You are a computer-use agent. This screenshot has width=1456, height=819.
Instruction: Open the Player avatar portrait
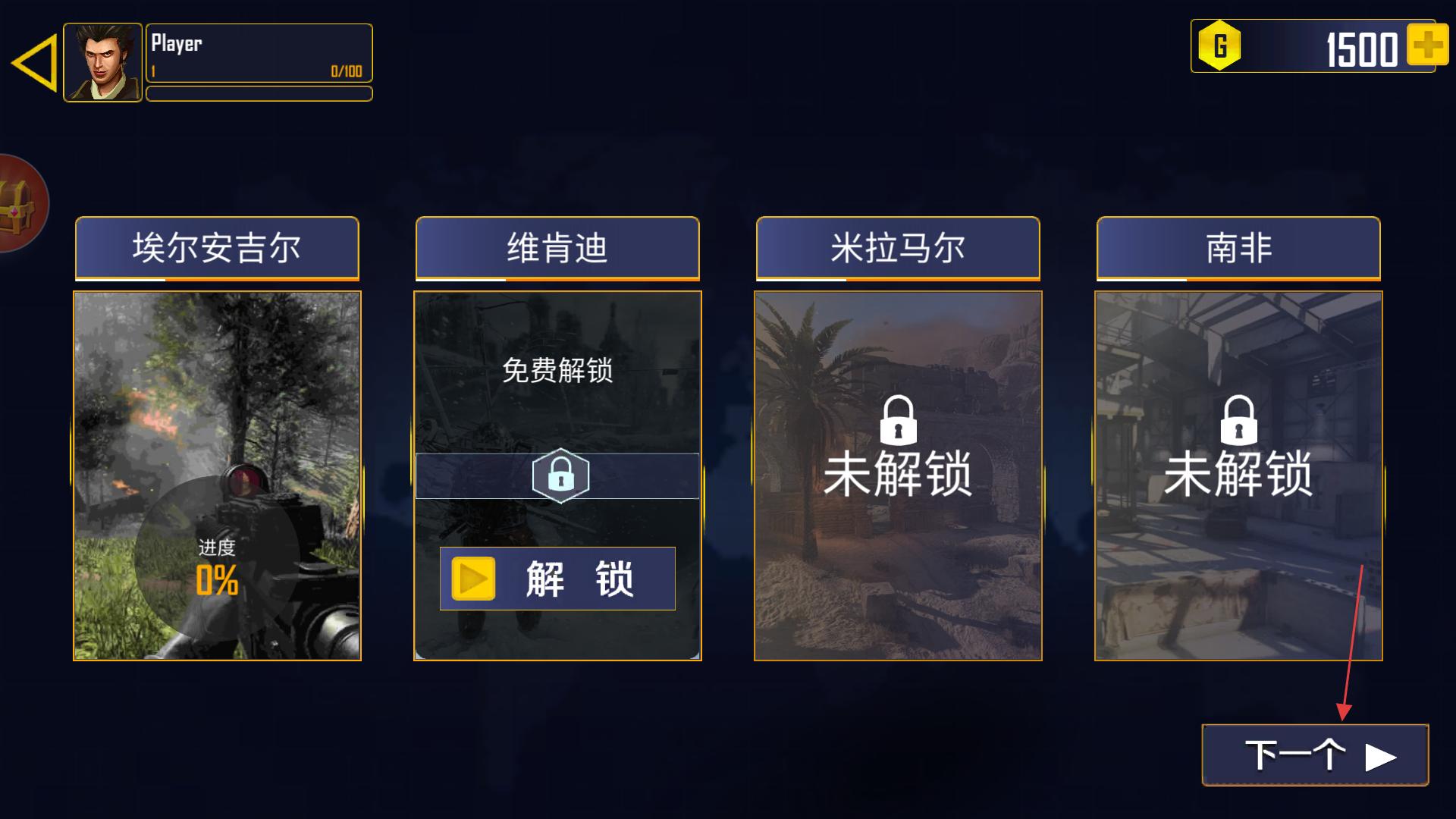102,62
